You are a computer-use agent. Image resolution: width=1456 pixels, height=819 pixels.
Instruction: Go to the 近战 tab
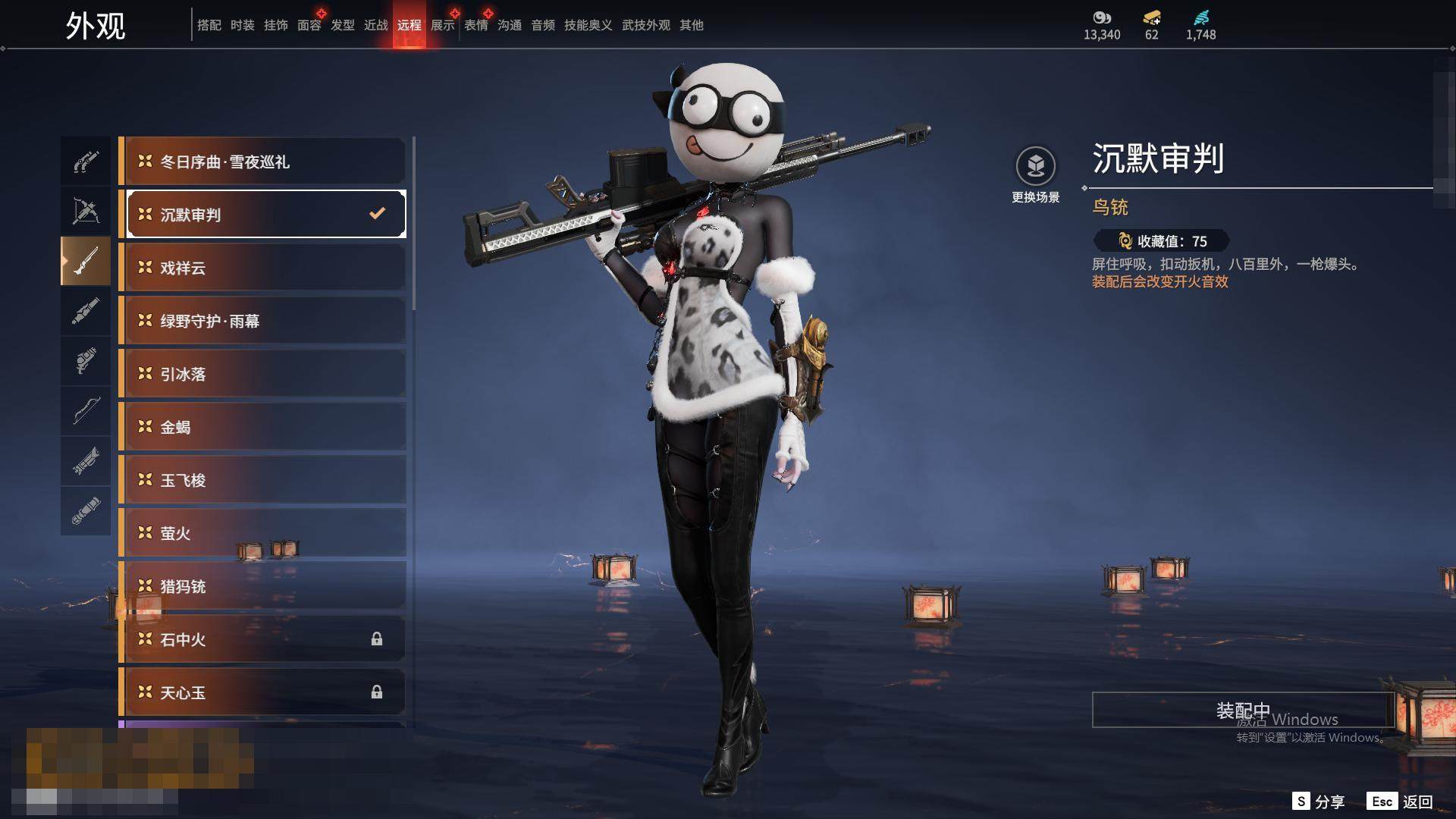click(375, 25)
